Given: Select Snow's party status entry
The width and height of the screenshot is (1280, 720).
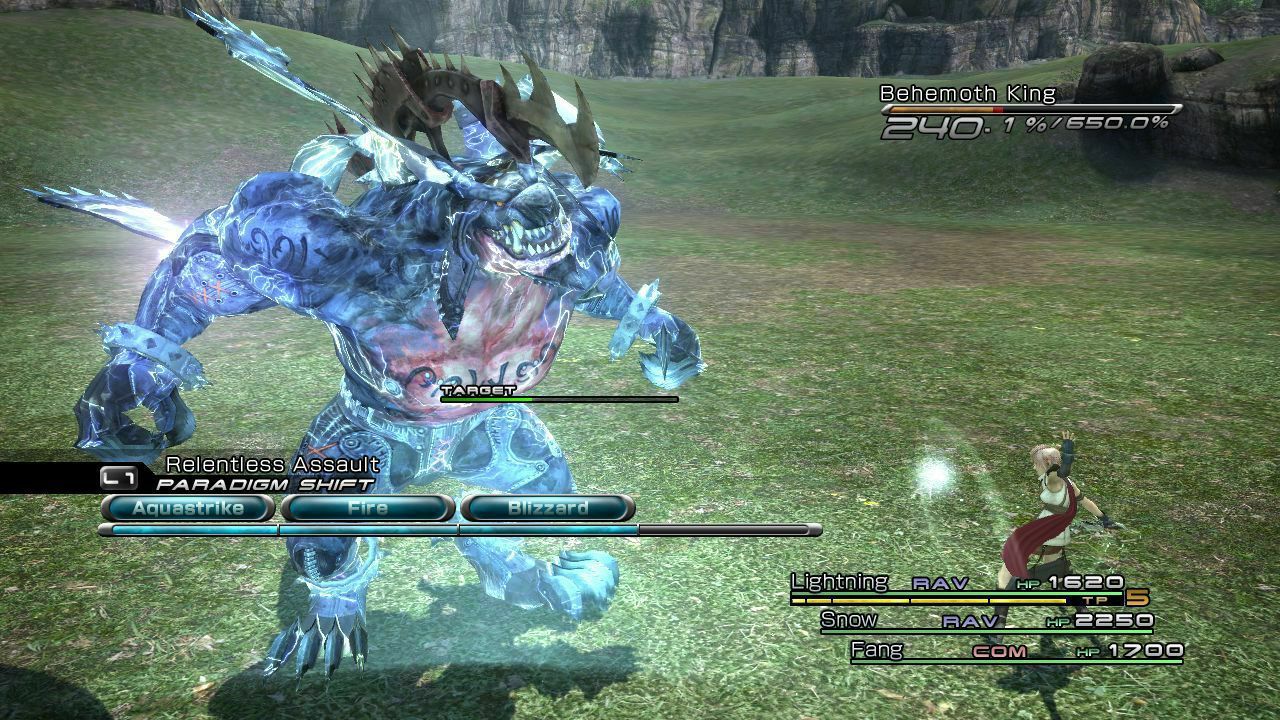Looking at the screenshot, I should coord(850,620).
